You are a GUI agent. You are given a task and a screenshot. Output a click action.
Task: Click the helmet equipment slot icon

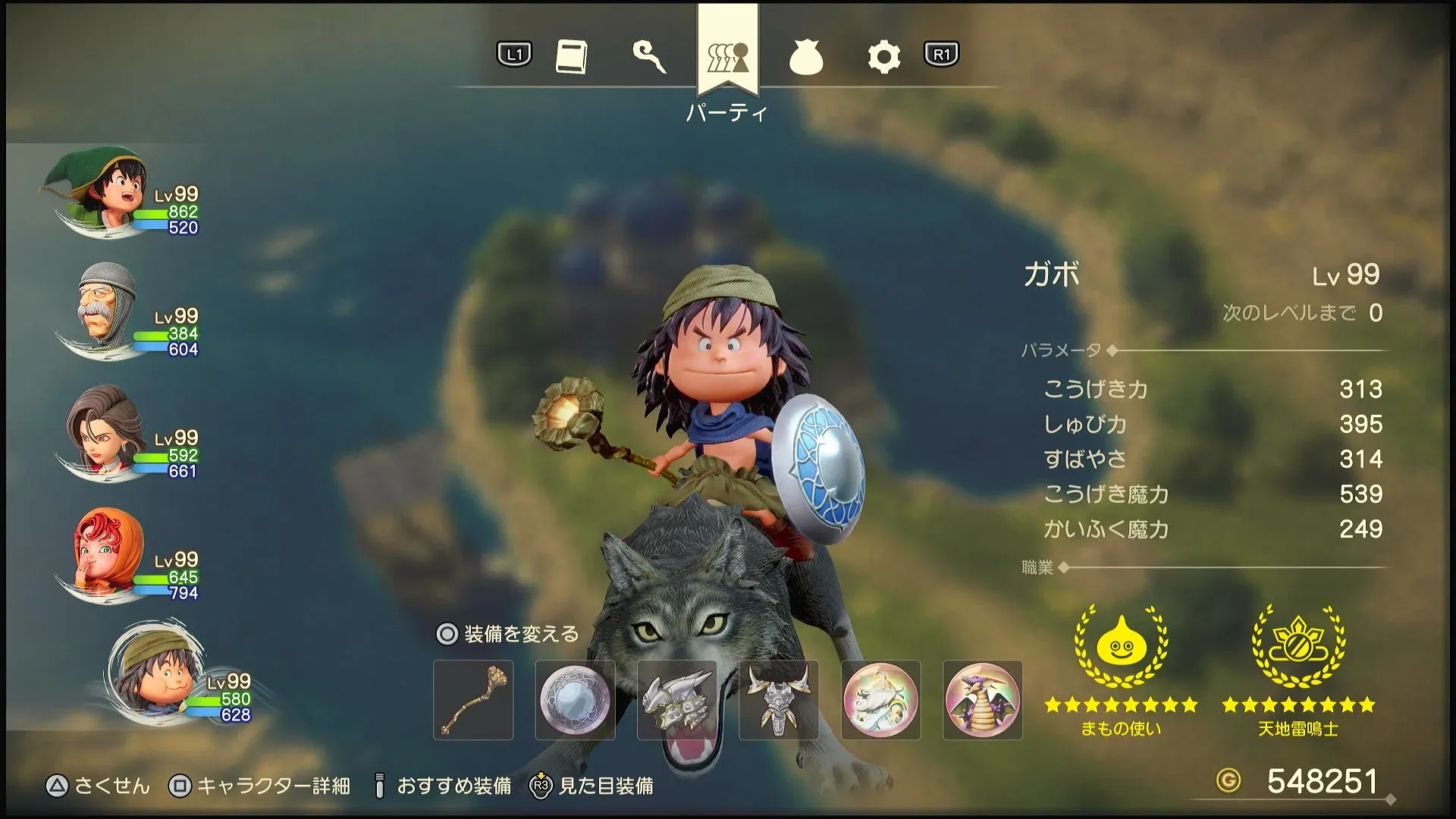(677, 699)
